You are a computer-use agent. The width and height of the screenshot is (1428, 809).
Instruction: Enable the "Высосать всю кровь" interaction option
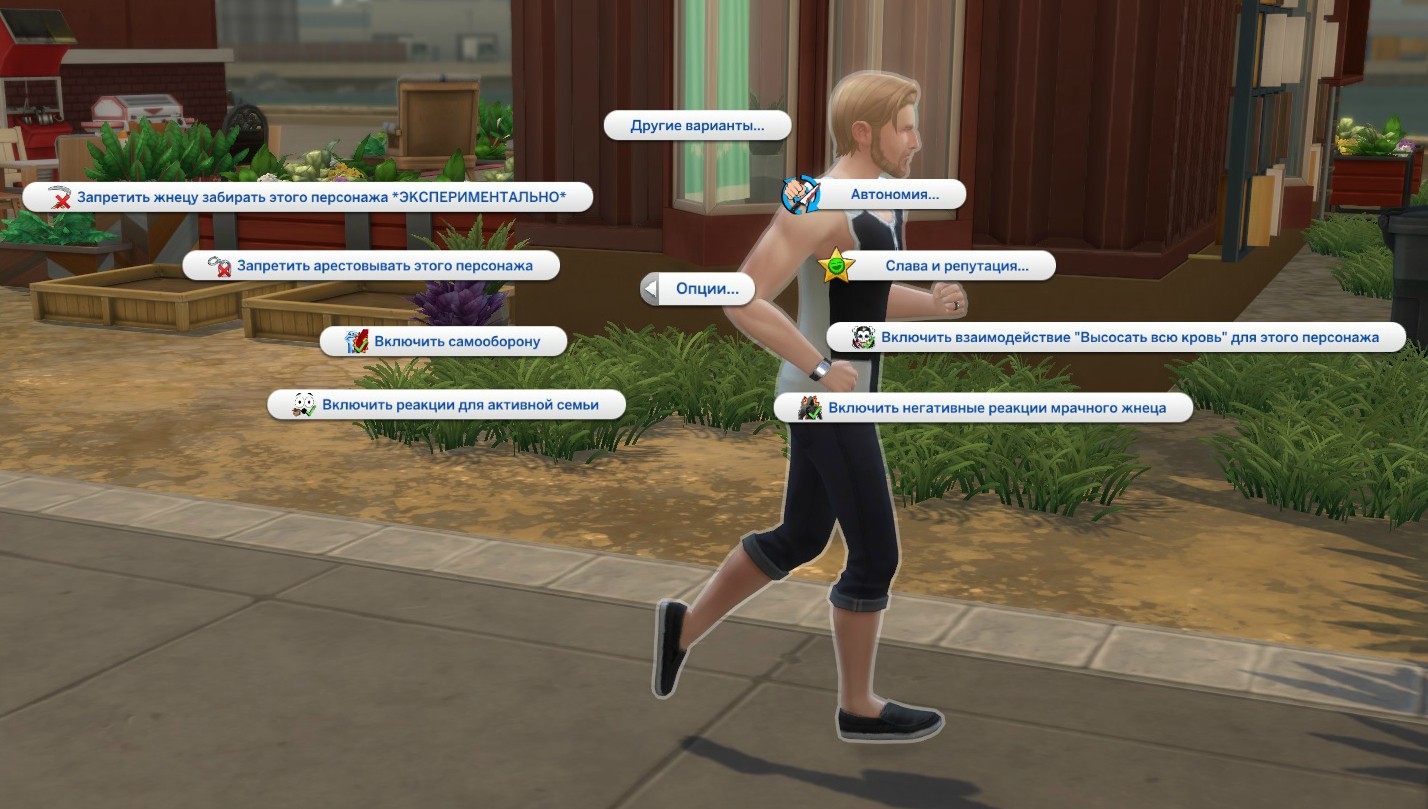click(x=1129, y=338)
